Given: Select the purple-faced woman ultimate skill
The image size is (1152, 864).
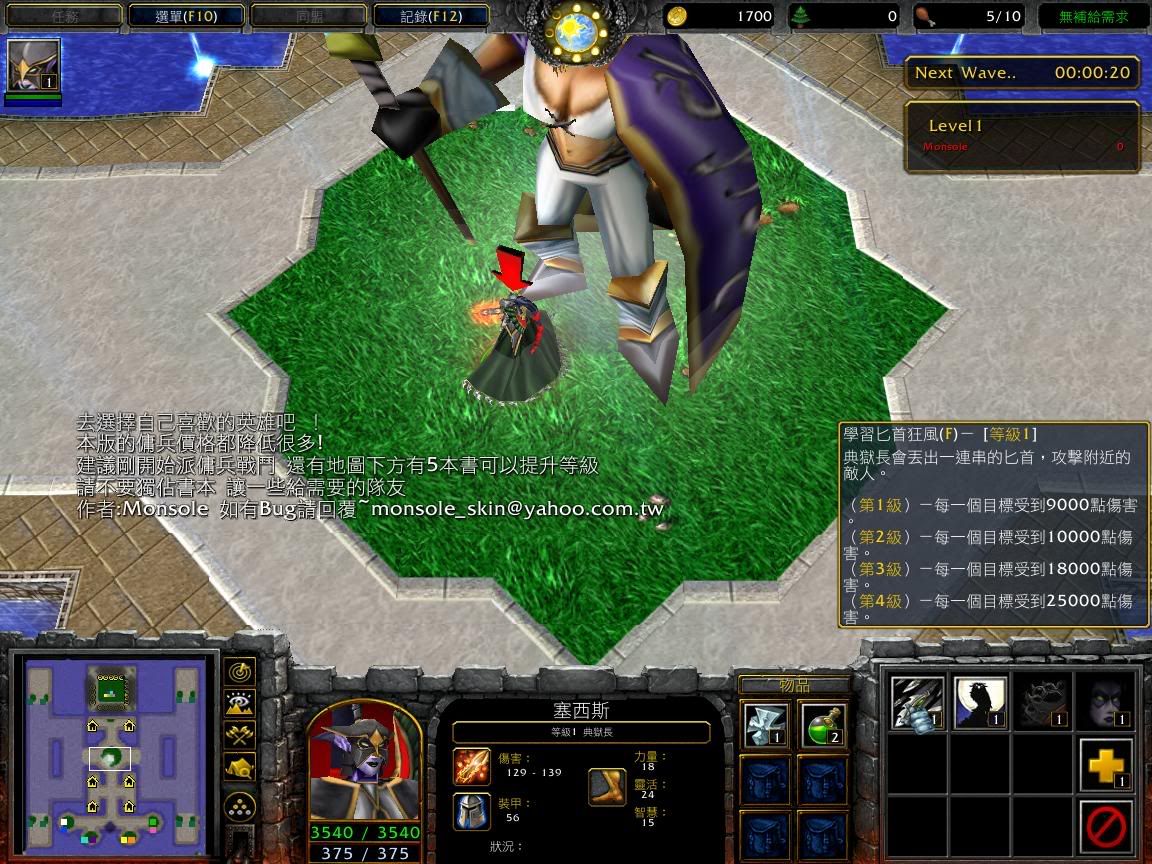Looking at the screenshot, I should tap(1106, 702).
